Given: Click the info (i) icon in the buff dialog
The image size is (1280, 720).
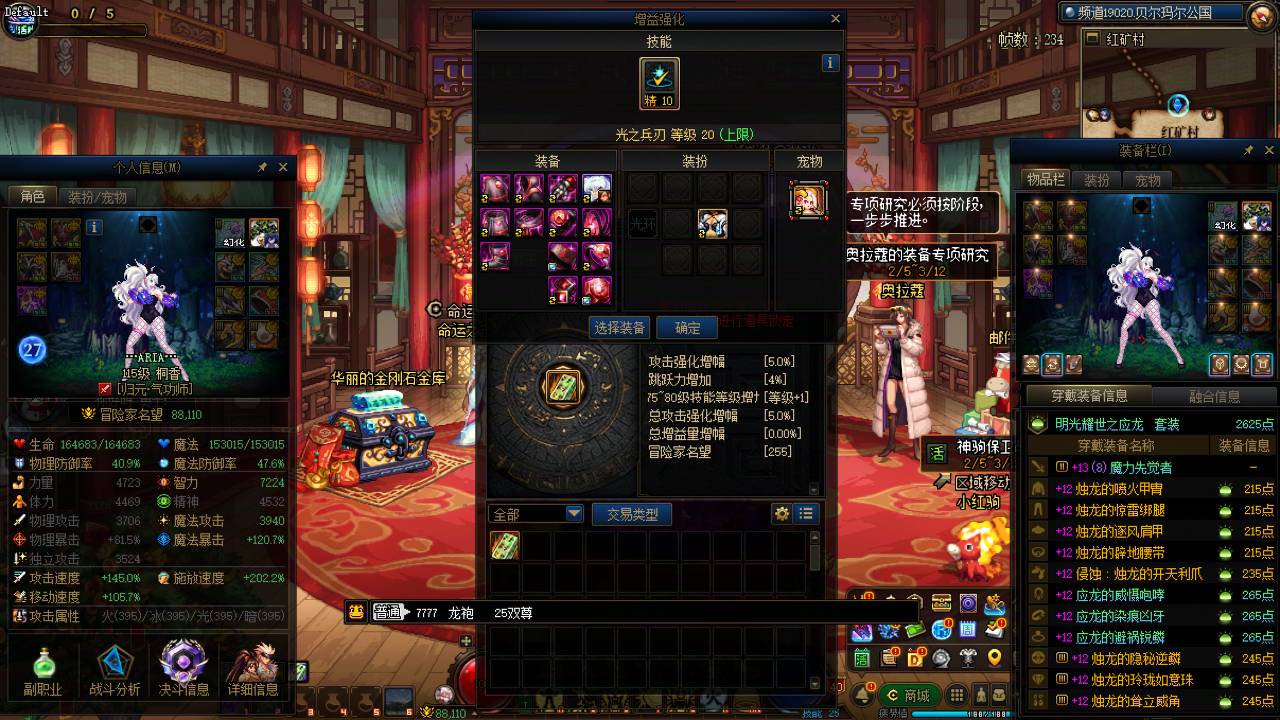Looking at the screenshot, I should pos(830,62).
